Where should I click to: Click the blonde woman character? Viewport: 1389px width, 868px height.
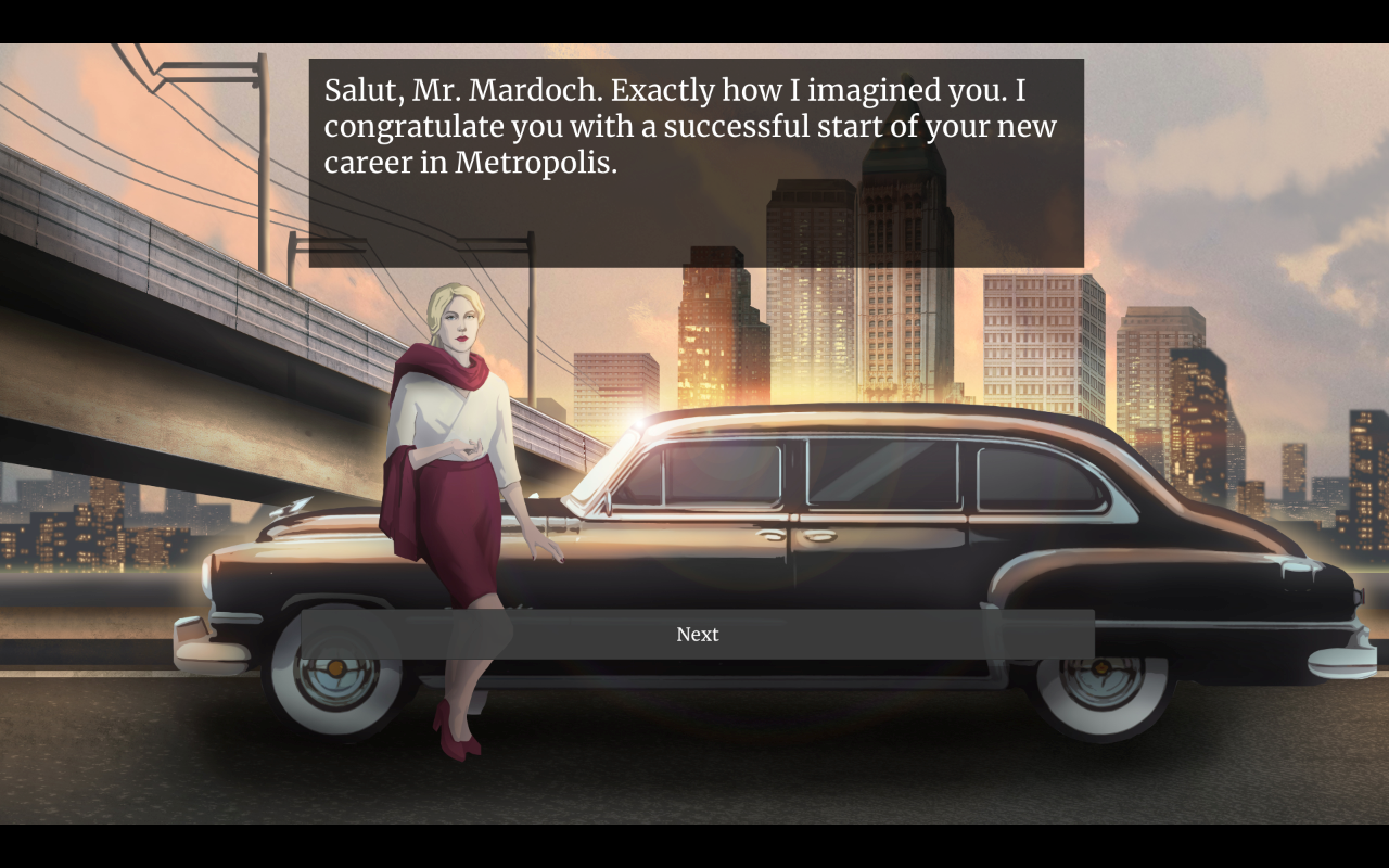point(454,459)
